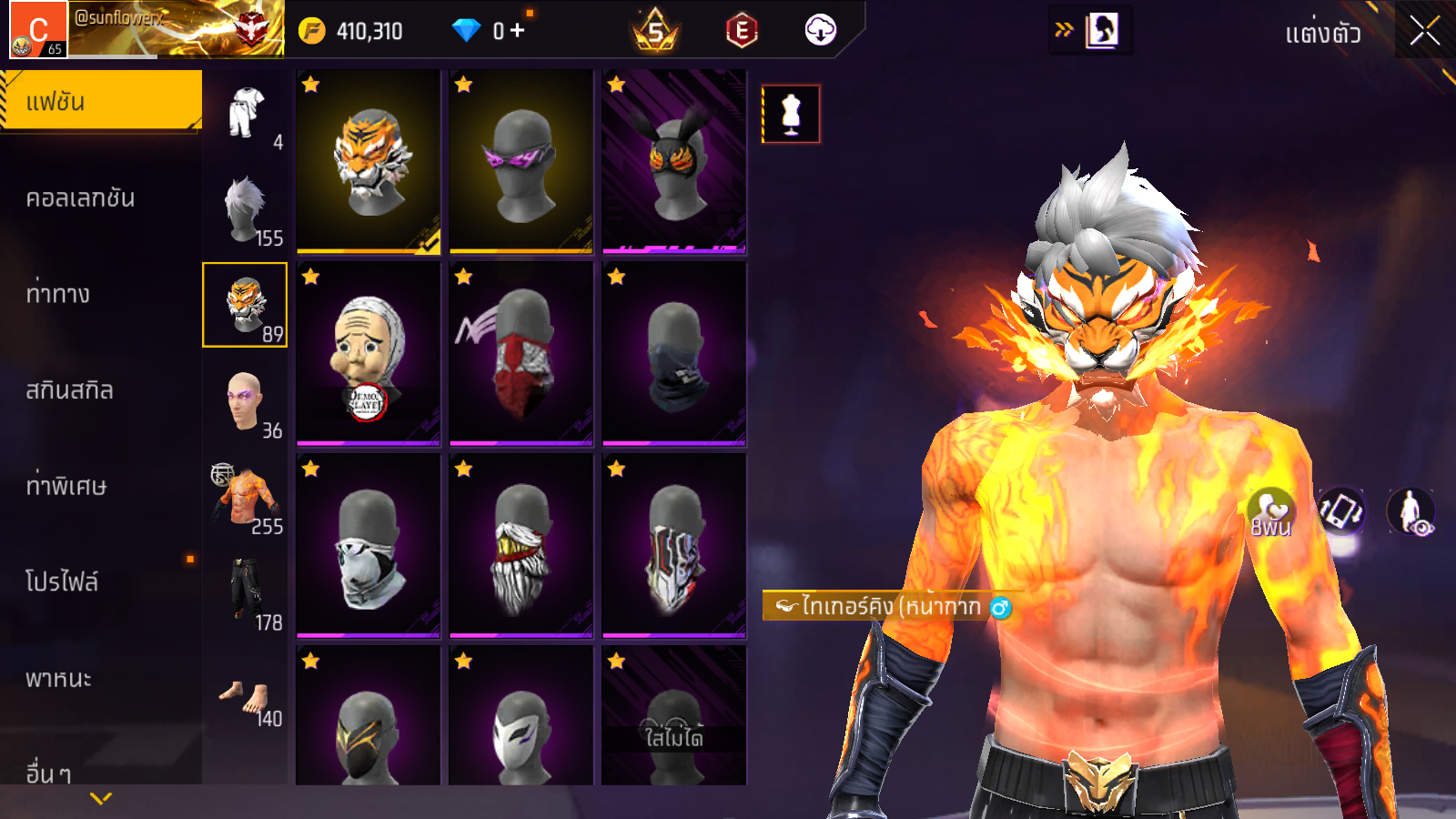Add diamonds with the plus button
Image resolution: width=1456 pixels, height=819 pixels.
coord(518,31)
